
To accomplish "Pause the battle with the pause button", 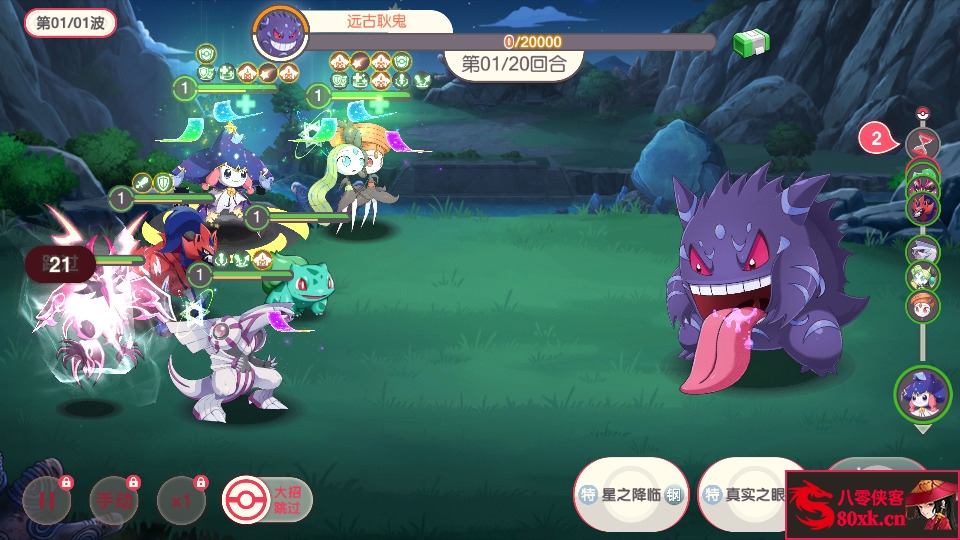I will (47, 500).
